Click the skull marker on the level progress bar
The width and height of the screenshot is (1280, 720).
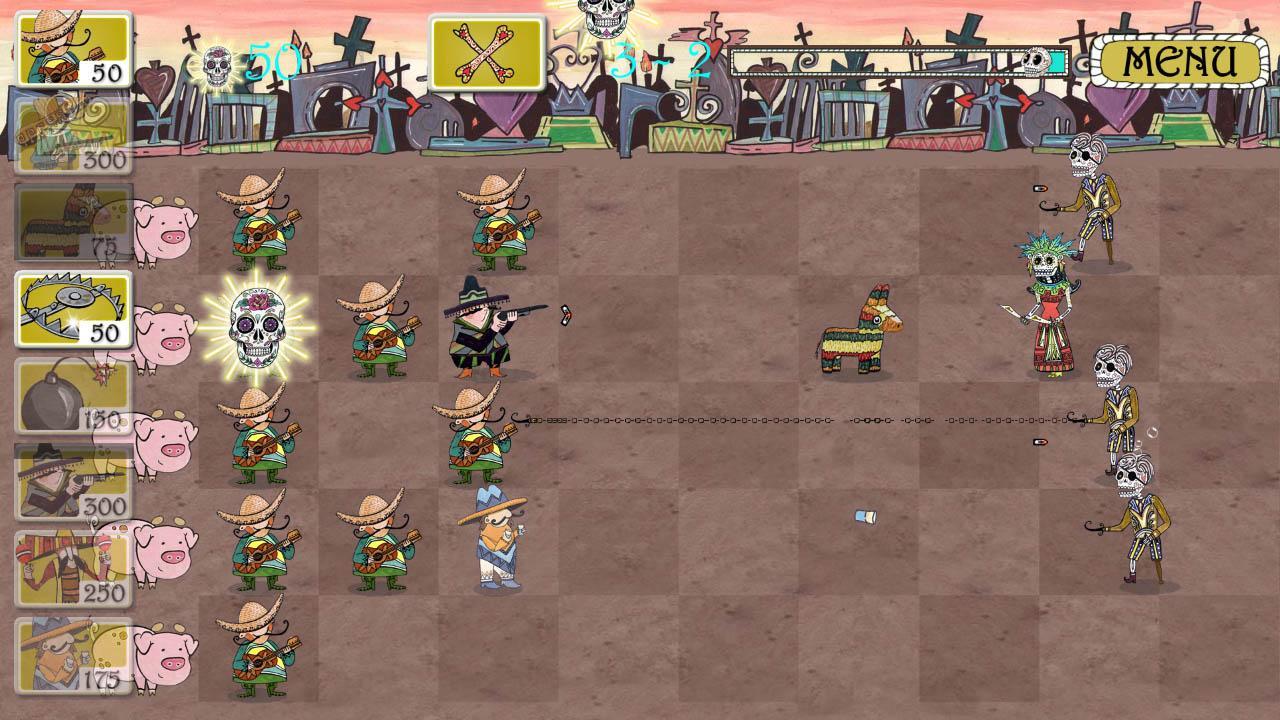coord(1034,60)
